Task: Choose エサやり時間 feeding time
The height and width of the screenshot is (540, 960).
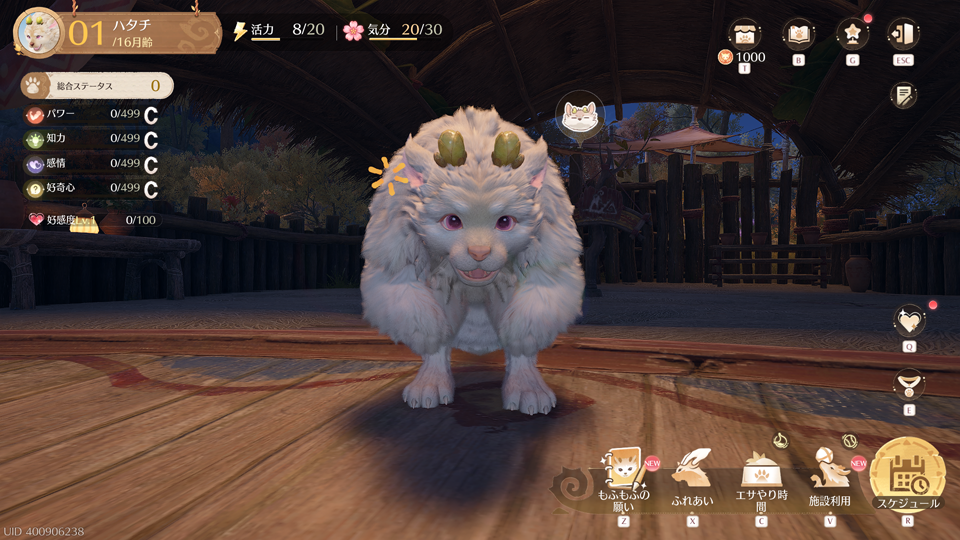Action: [760, 472]
